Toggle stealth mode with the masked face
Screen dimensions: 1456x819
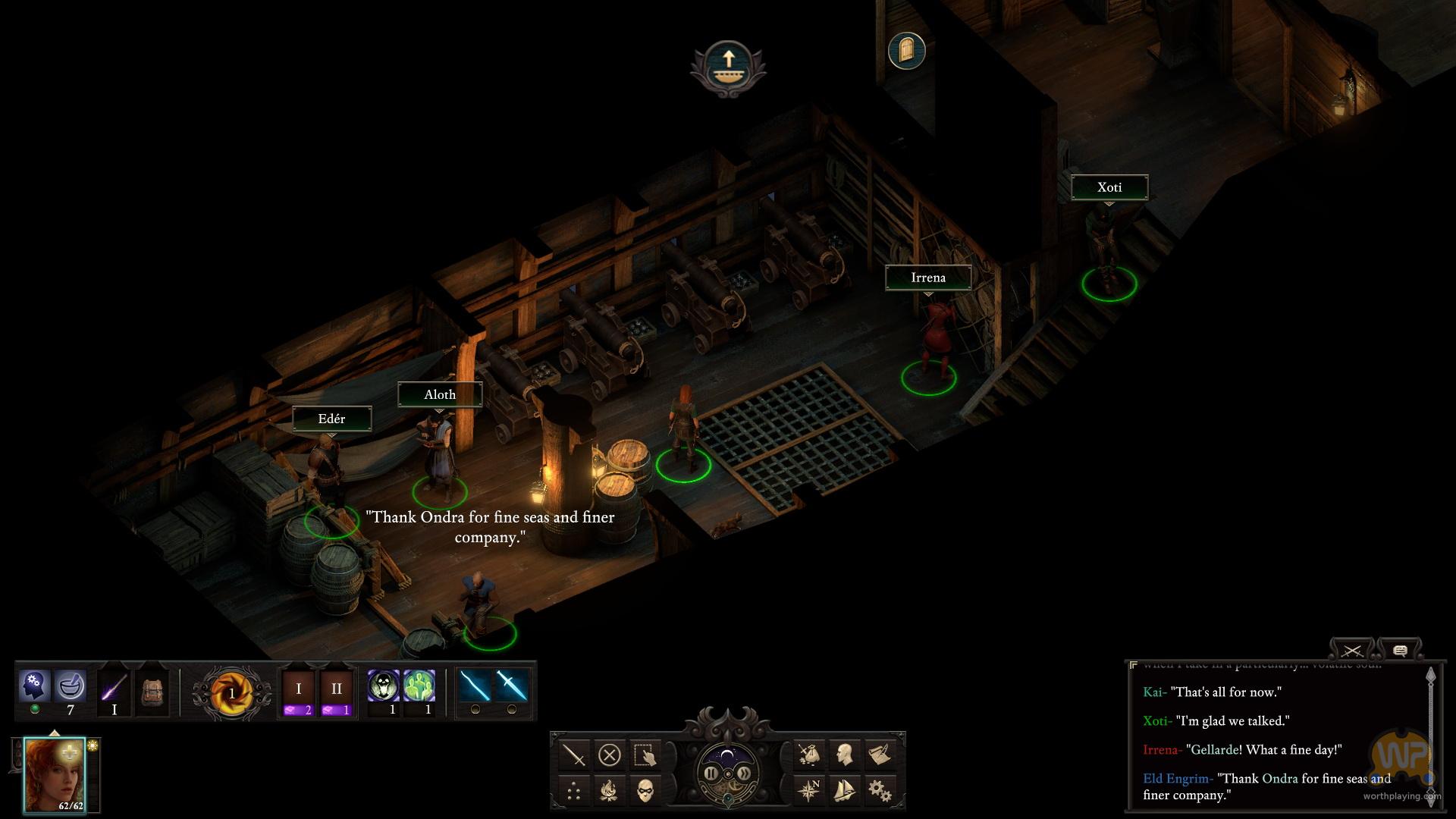click(x=645, y=791)
